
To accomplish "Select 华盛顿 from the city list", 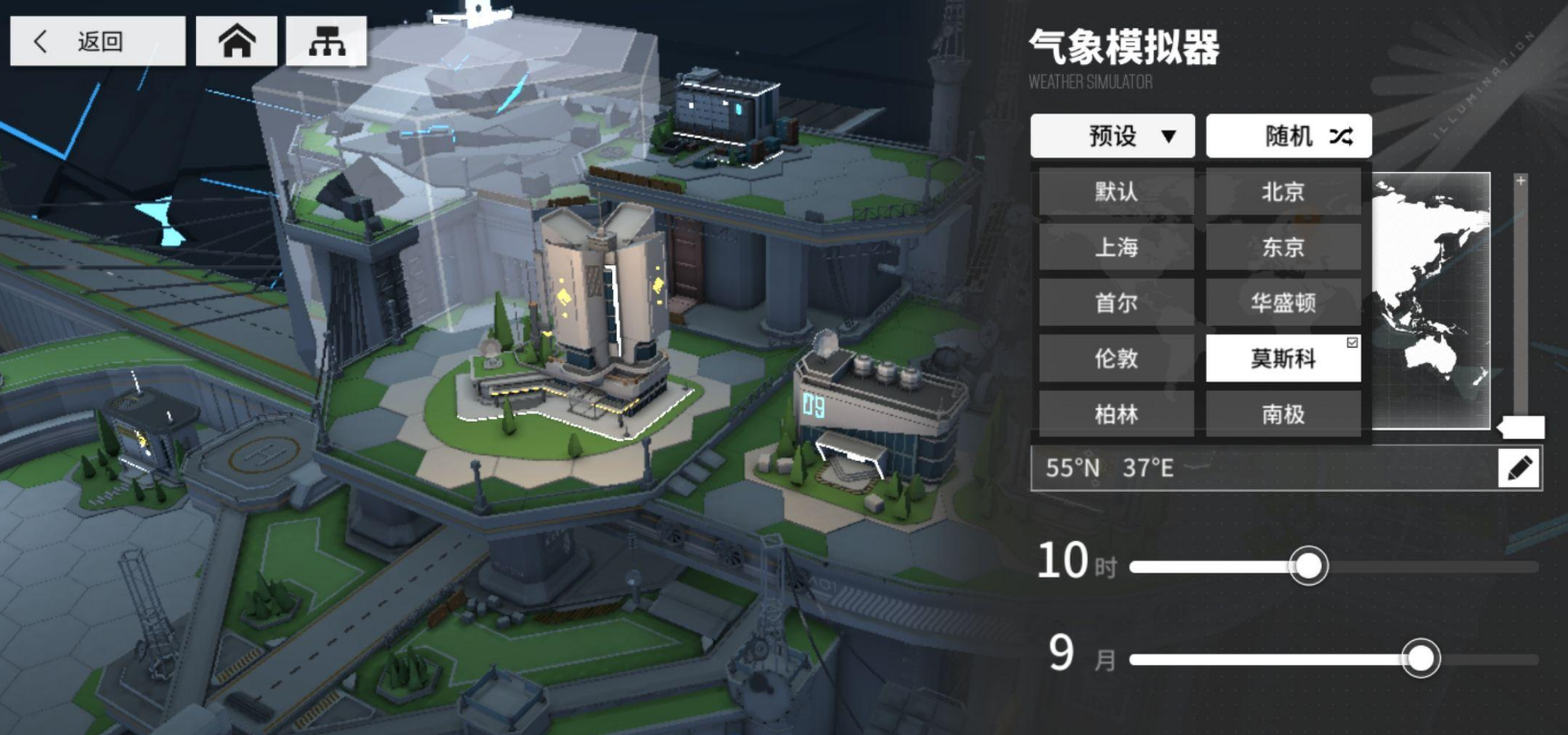I will pos(1285,303).
